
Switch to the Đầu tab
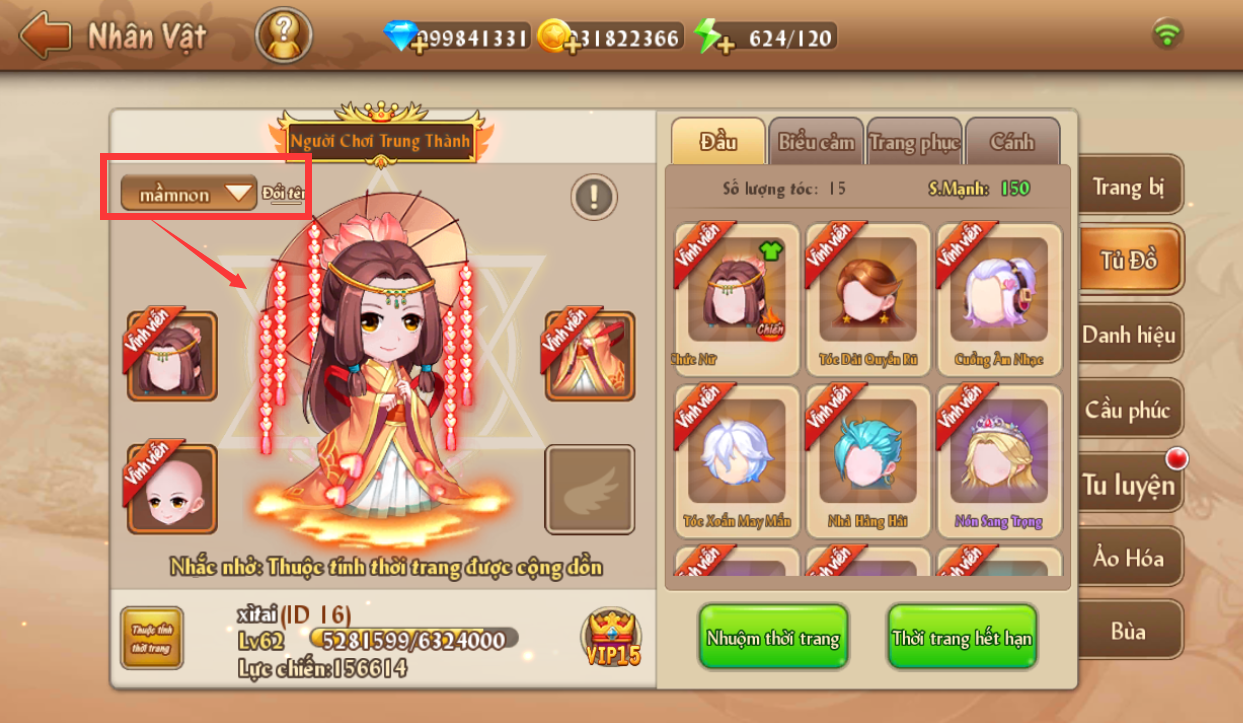click(x=718, y=142)
